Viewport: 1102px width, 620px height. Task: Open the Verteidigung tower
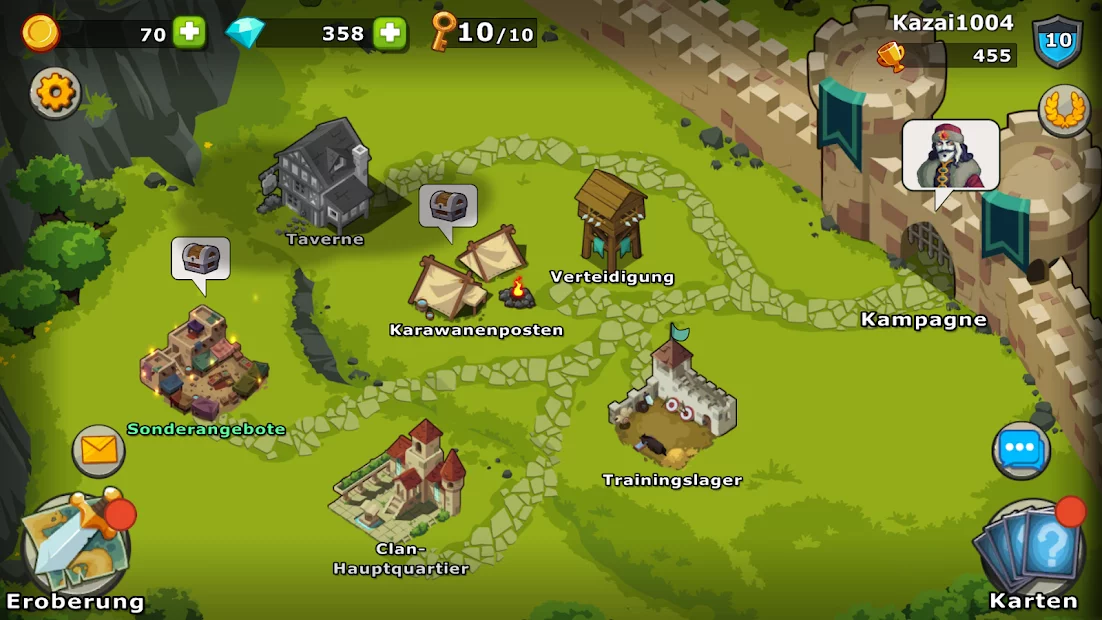tap(611, 220)
